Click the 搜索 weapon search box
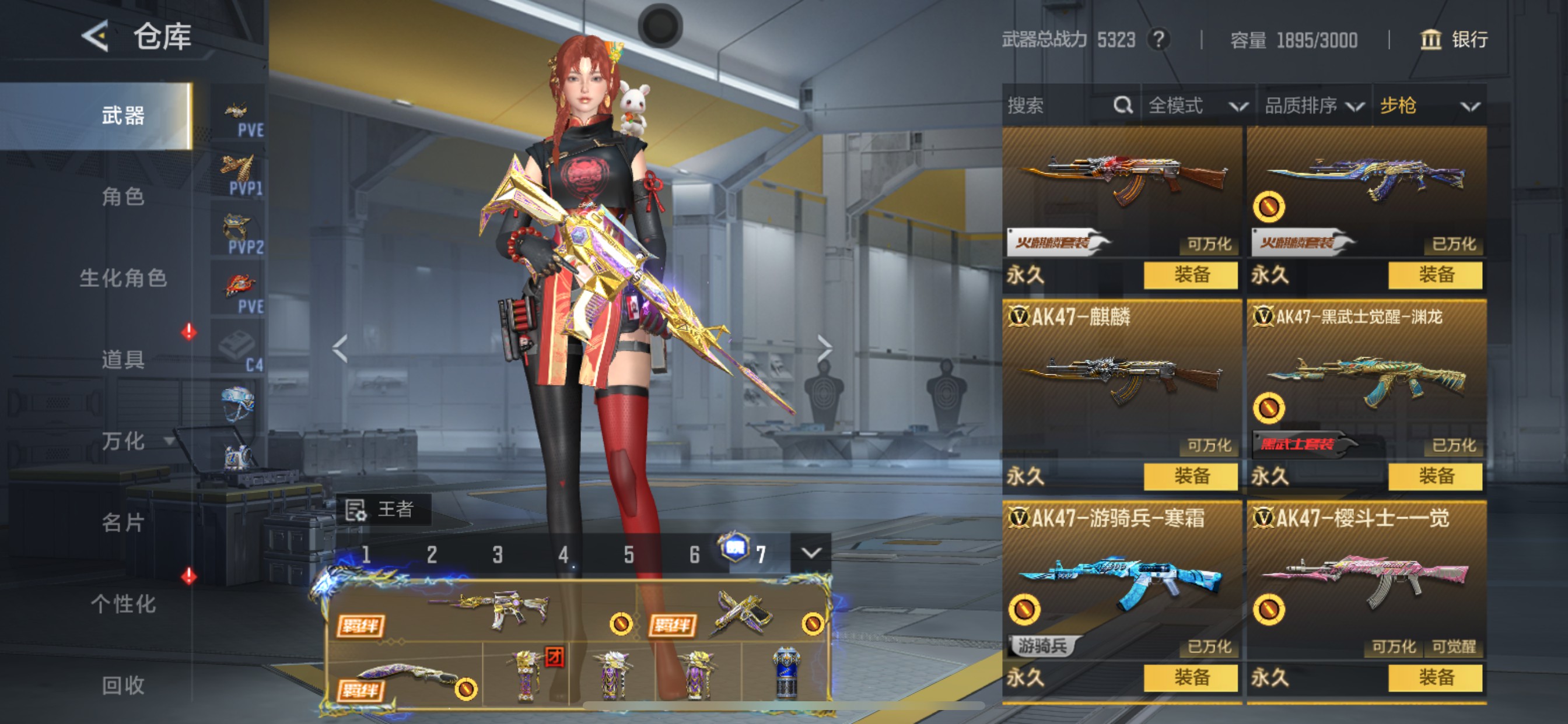 click(1059, 106)
